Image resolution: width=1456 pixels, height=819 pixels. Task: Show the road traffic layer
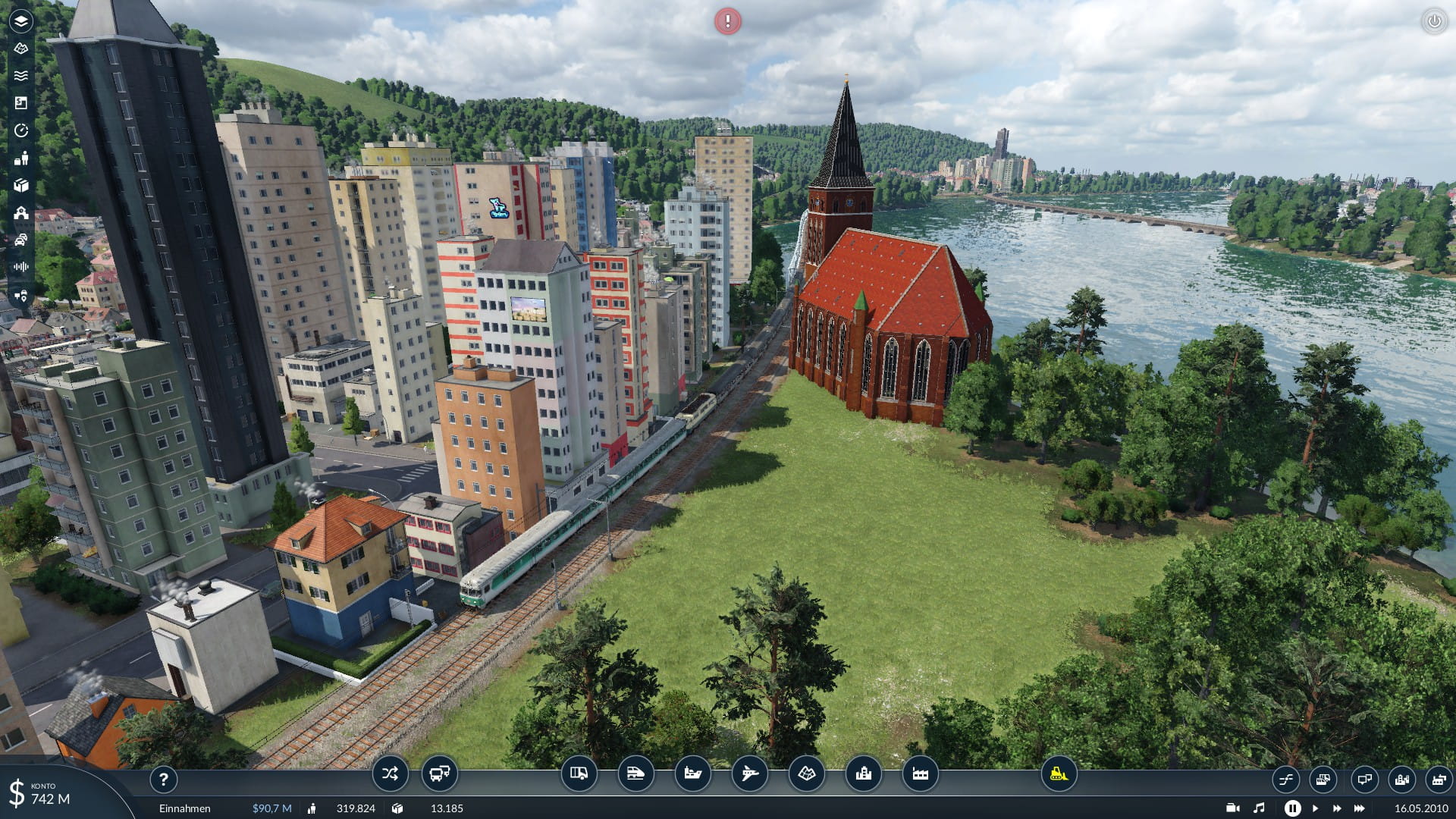click(21, 240)
